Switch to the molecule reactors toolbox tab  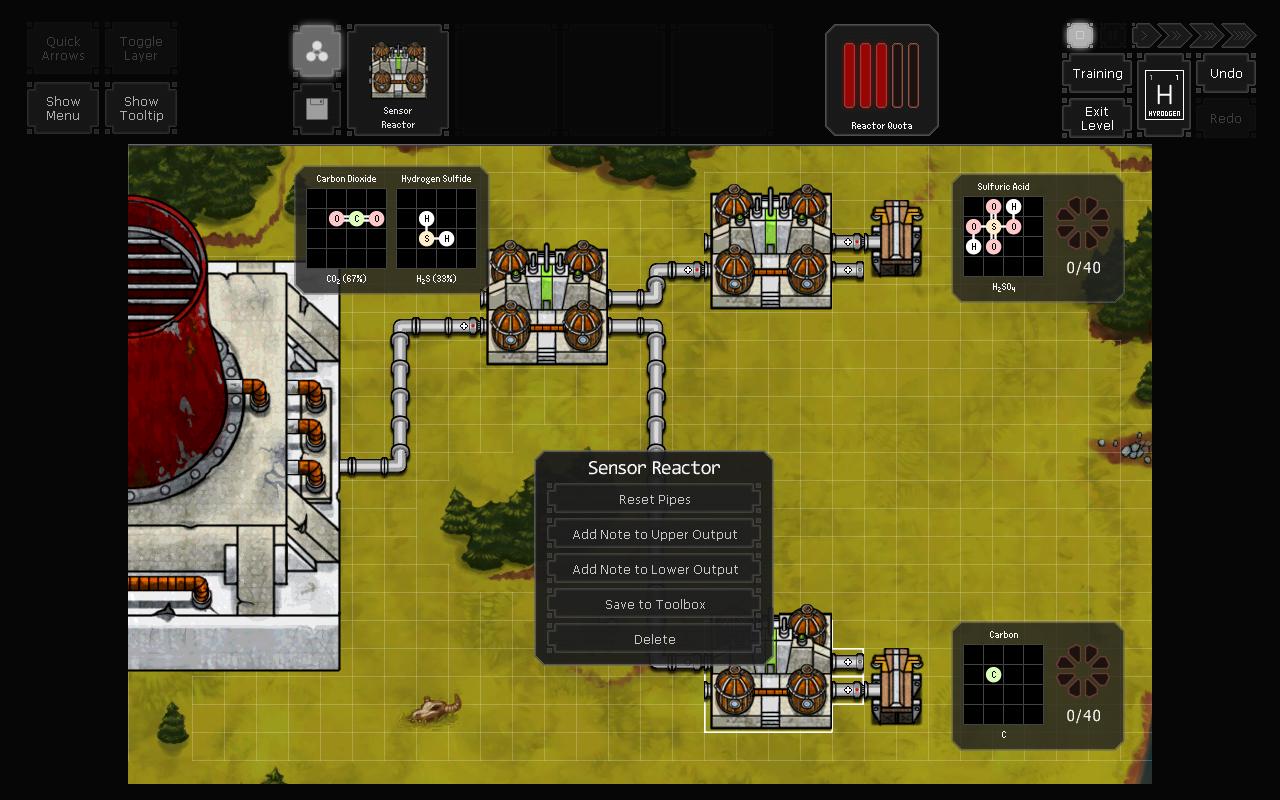point(317,53)
